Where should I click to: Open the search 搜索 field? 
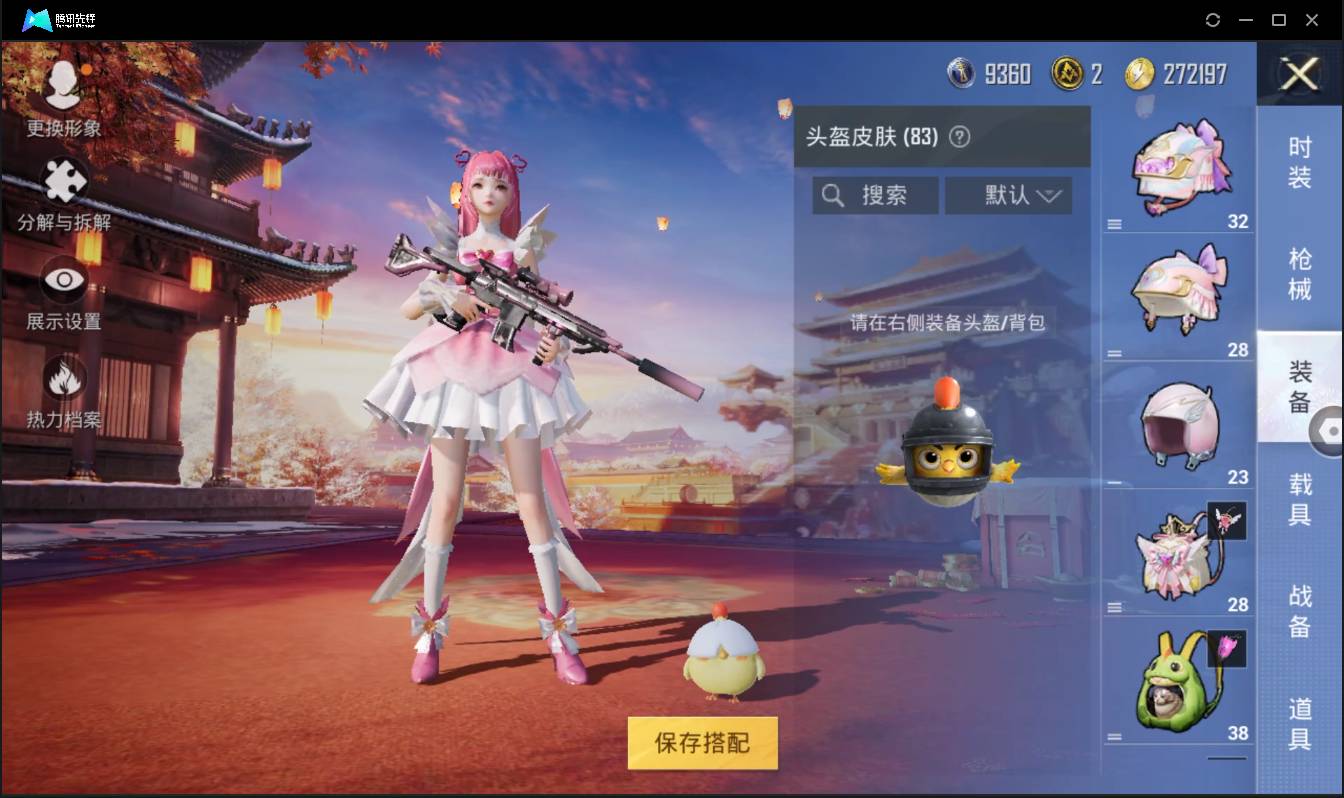[x=874, y=195]
